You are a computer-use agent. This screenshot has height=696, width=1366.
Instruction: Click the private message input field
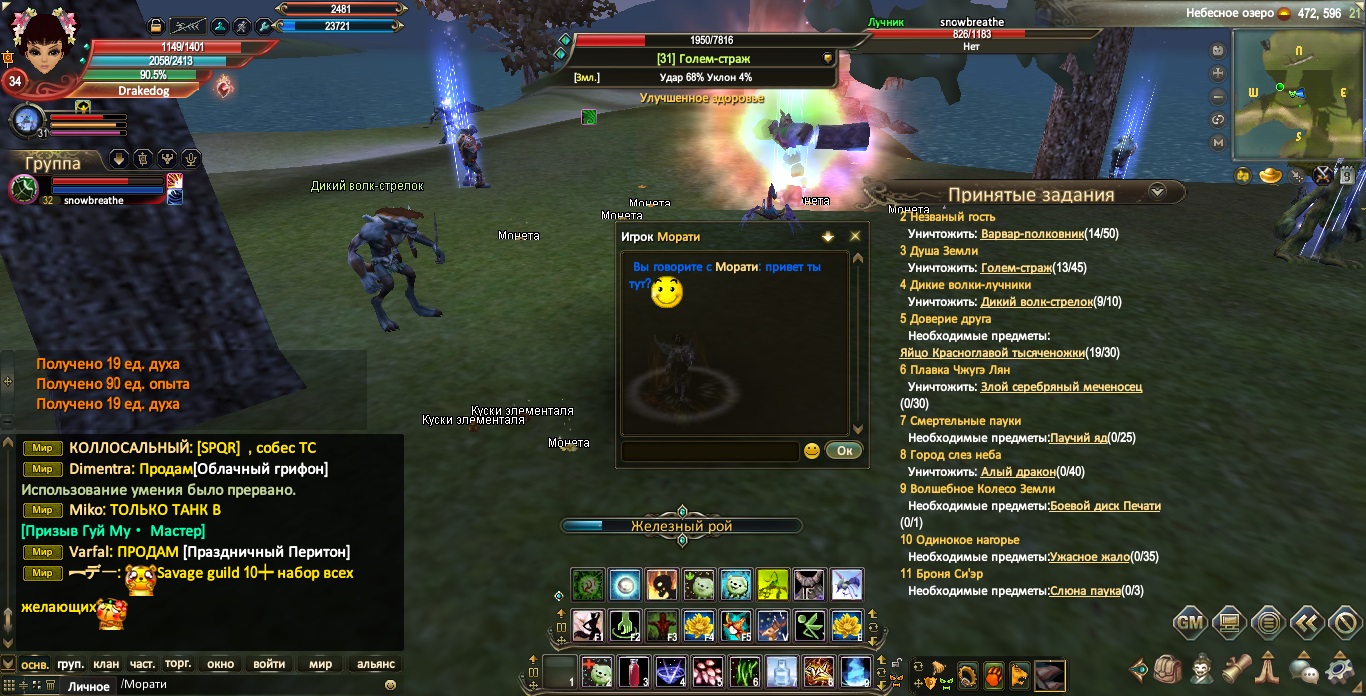point(709,451)
